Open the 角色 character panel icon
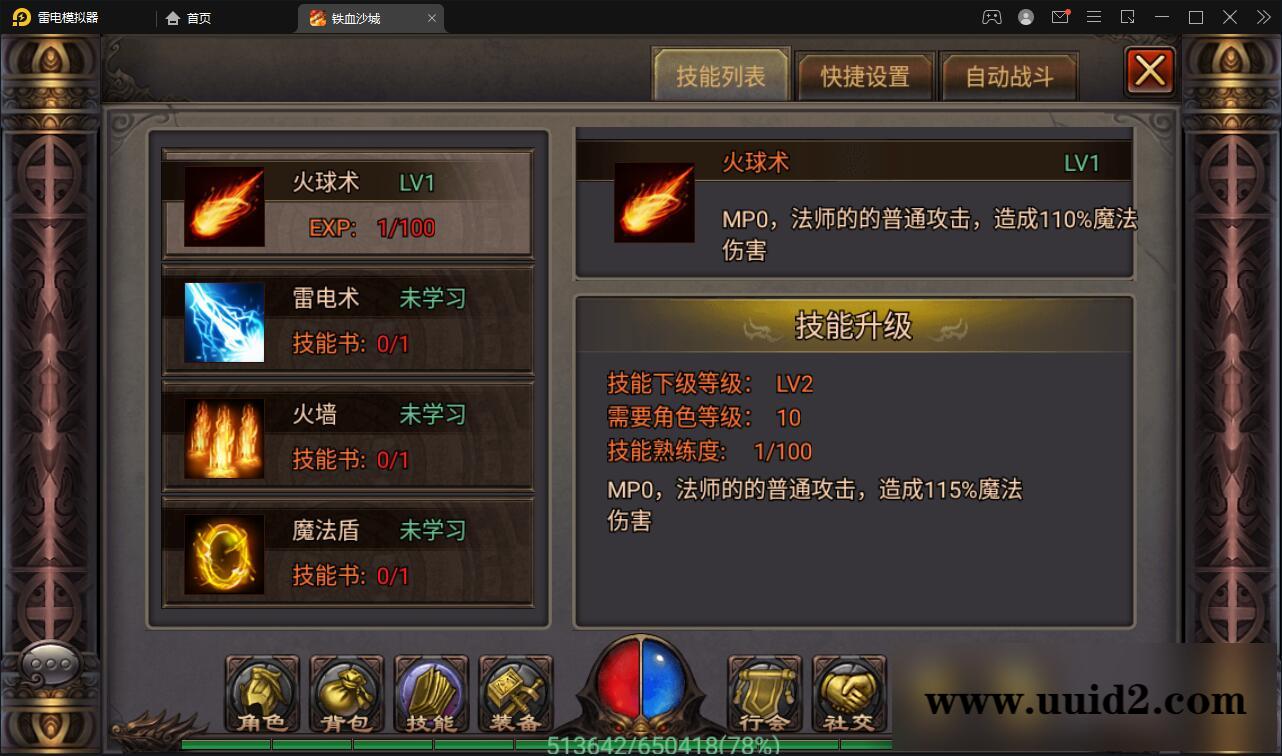The width and height of the screenshot is (1282, 756). (260, 693)
